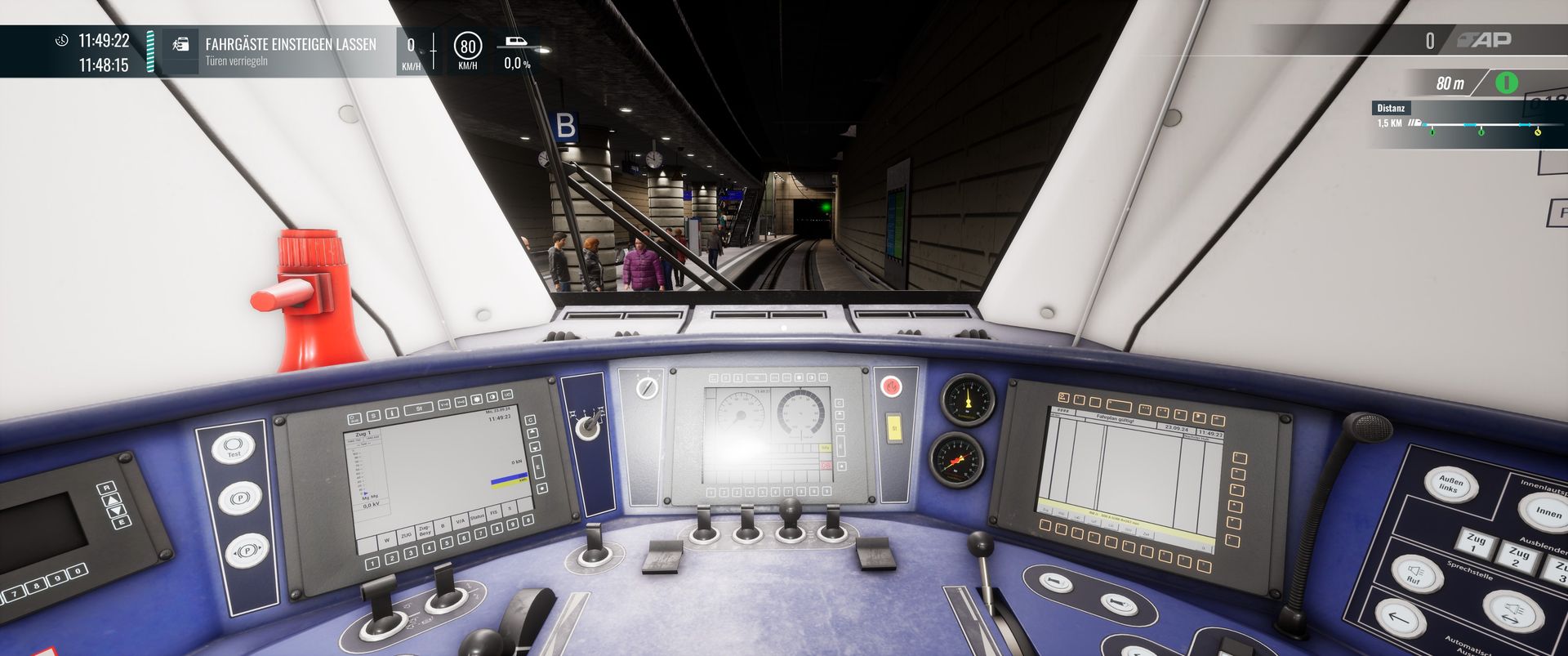
Task: Click the passenger boarding objective icon
Action: pyautogui.click(x=180, y=45)
